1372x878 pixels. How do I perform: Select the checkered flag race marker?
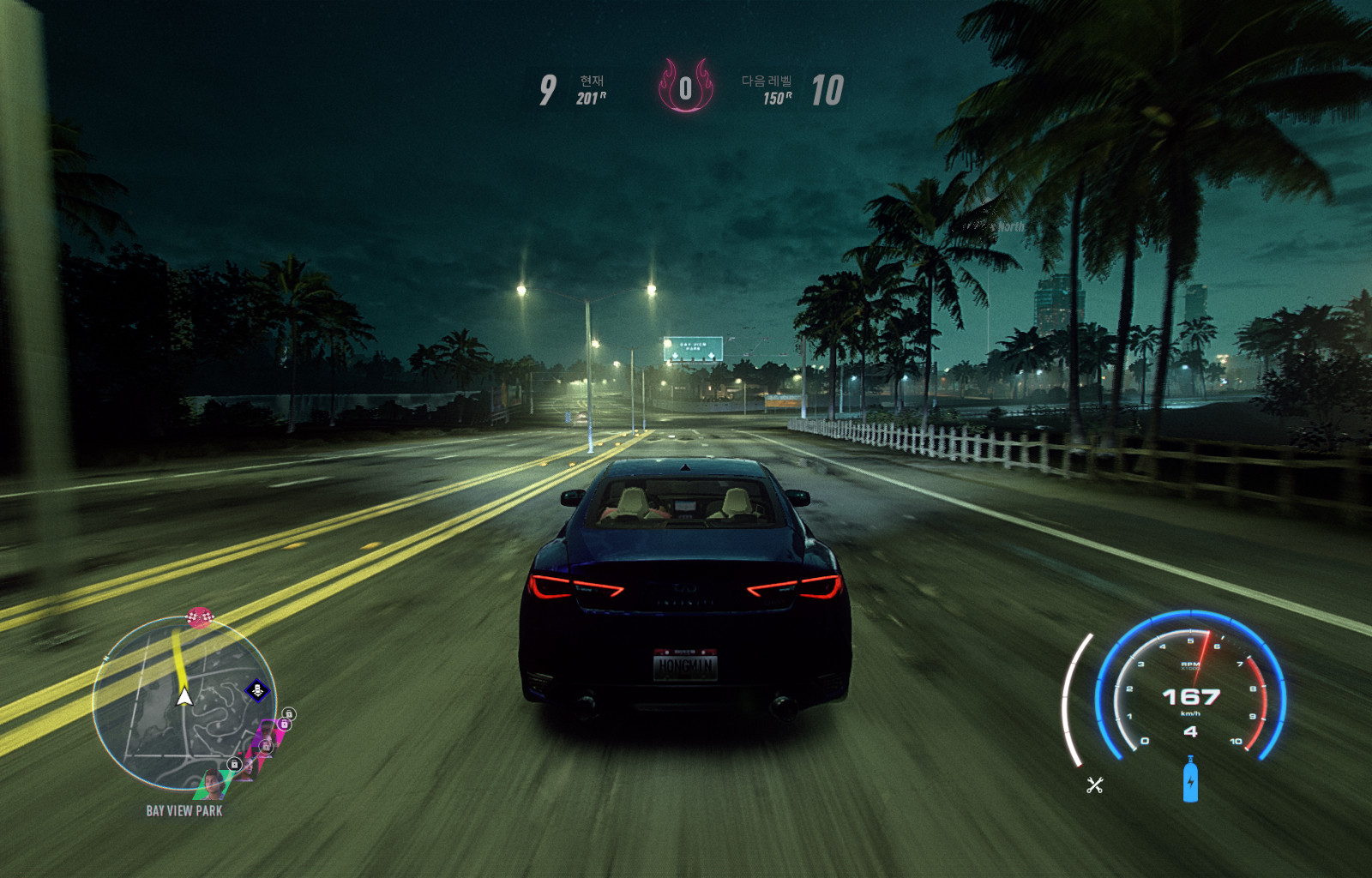(x=199, y=616)
